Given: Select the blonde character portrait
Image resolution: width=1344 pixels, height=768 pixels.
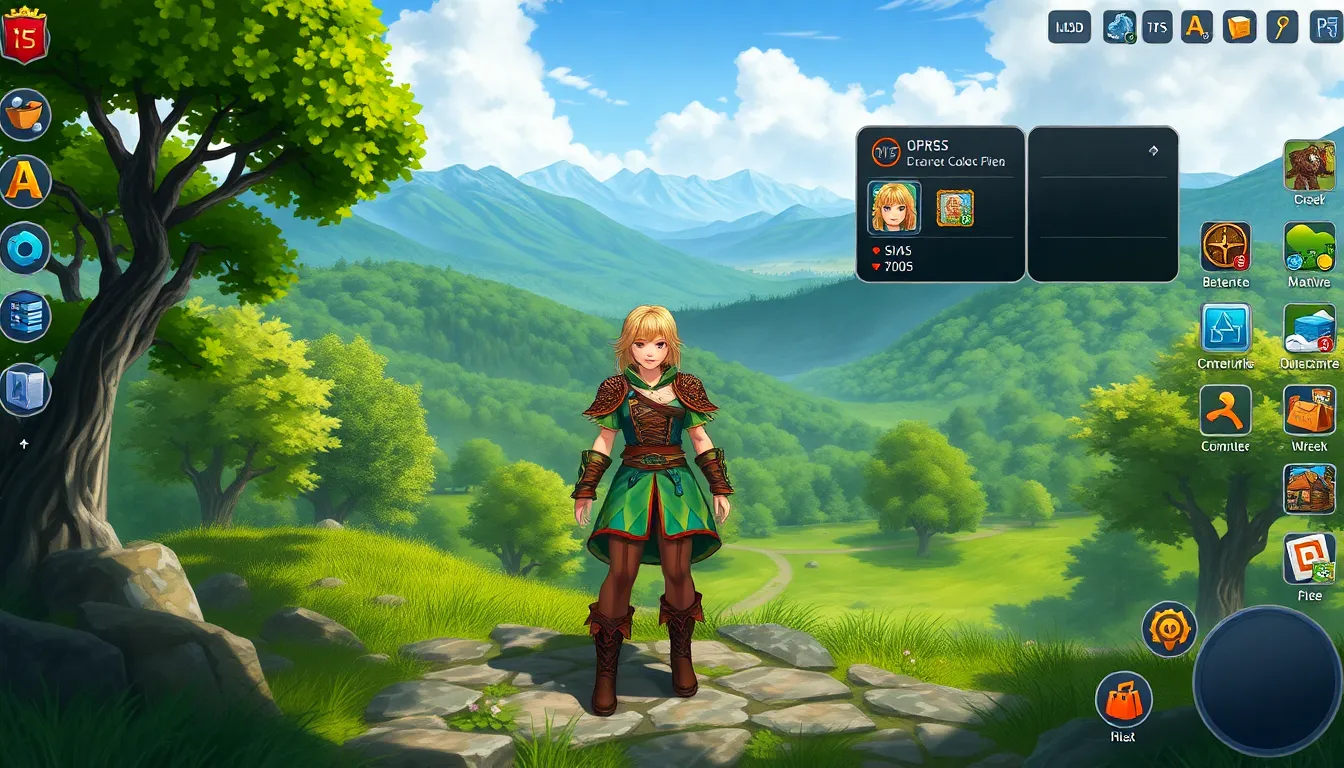Looking at the screenshot, I should [894, 207].
